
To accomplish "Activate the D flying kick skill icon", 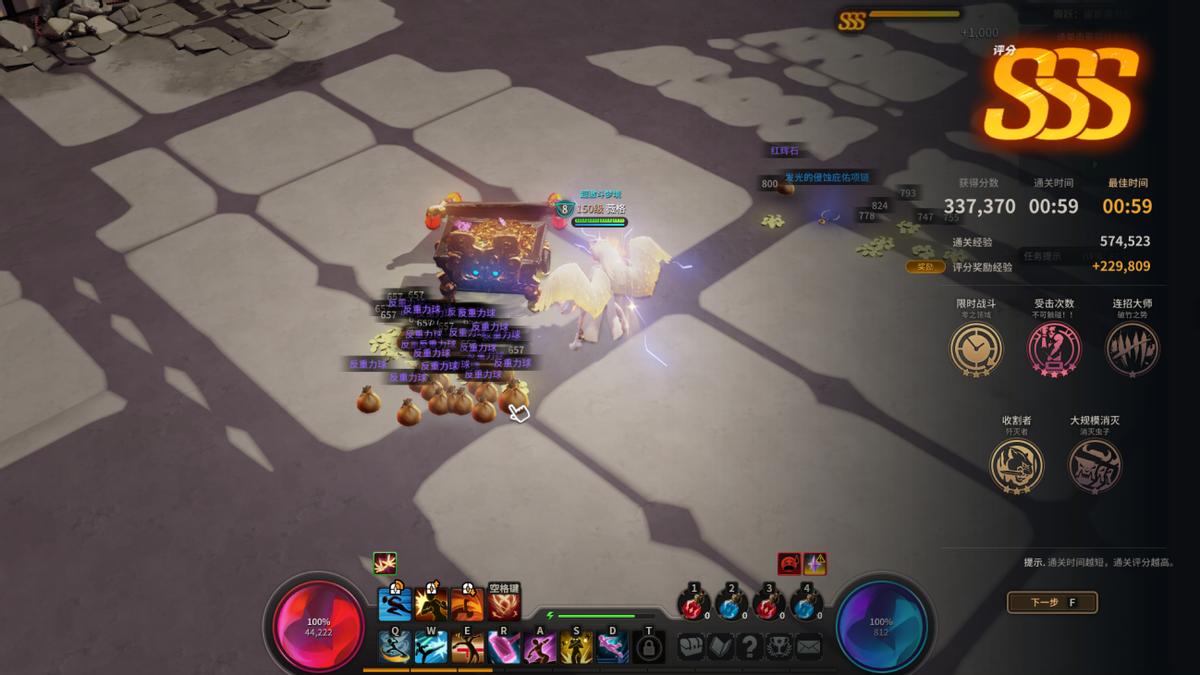I will (612, 647).
